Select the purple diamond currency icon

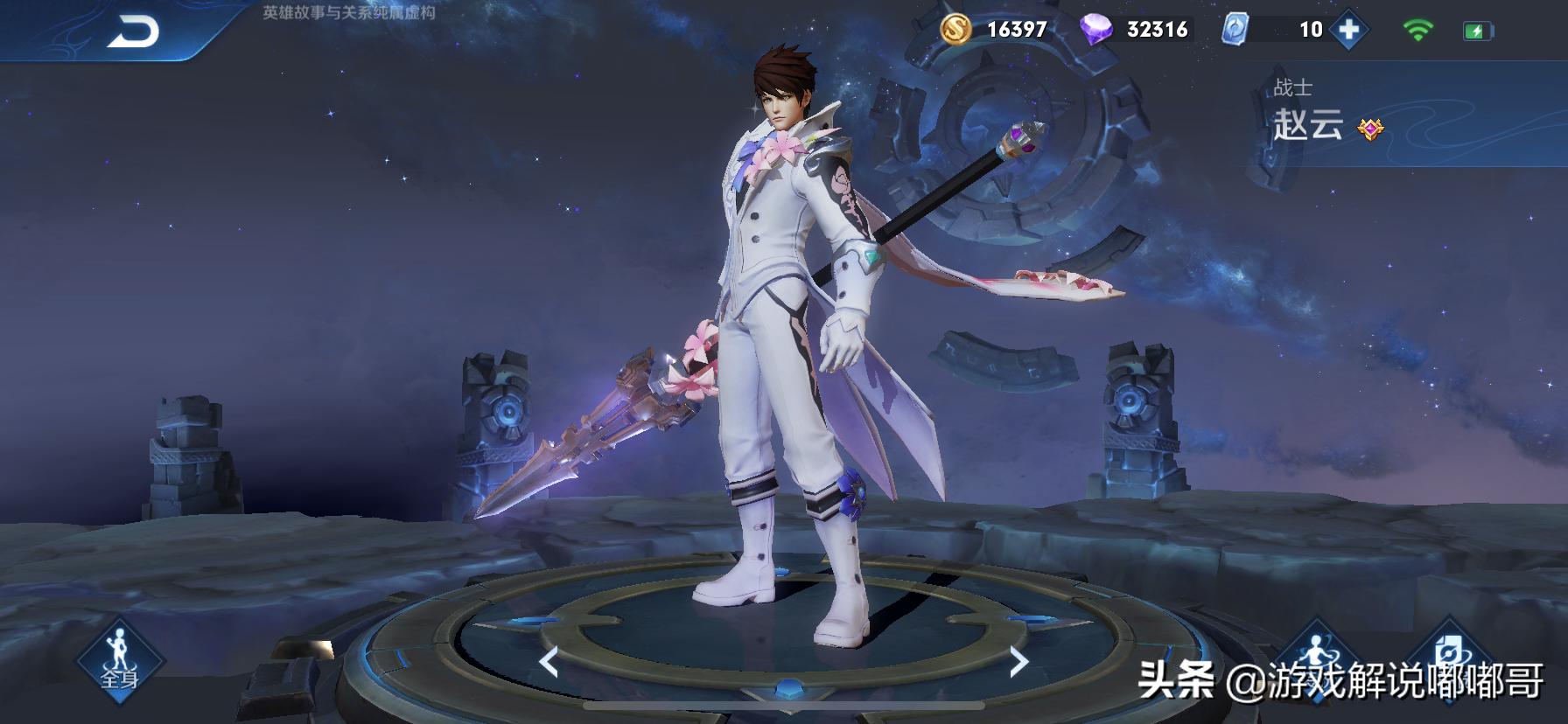coord(1095,30)
